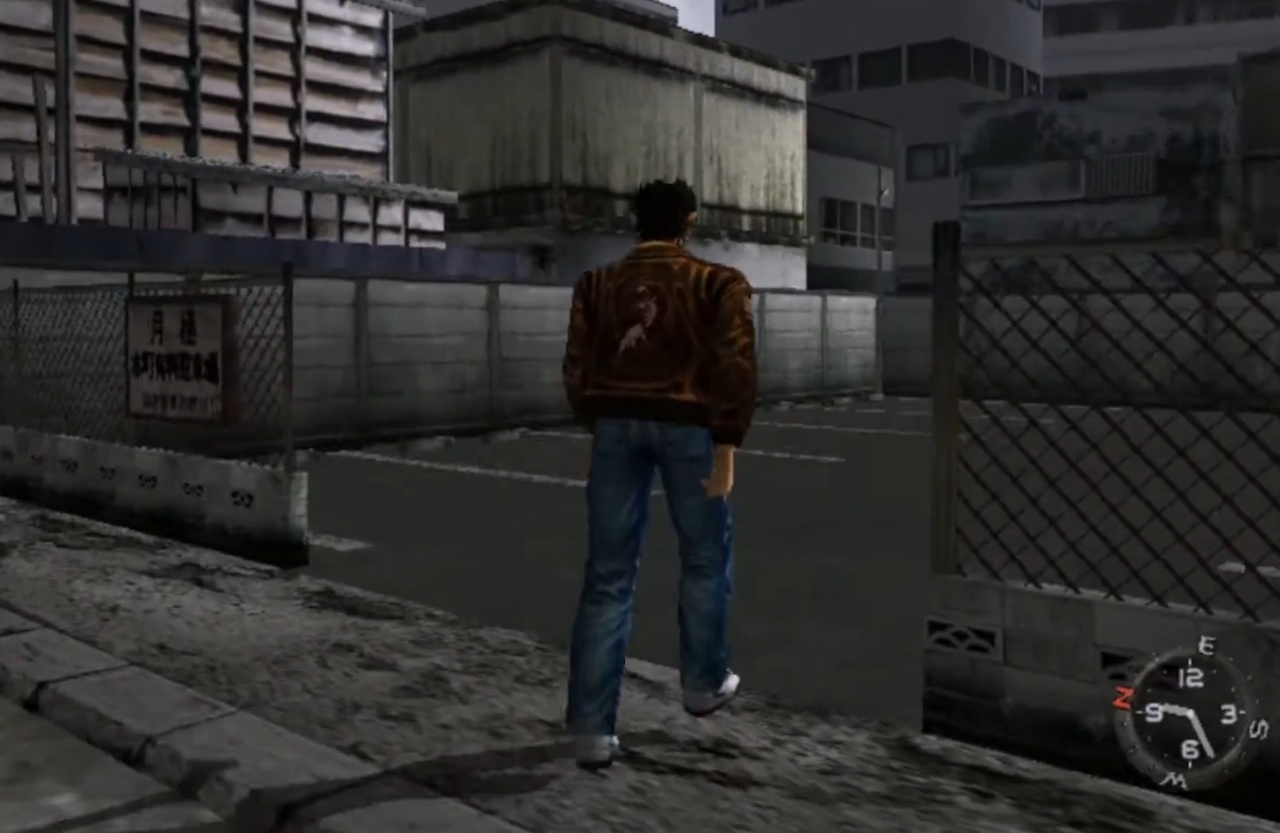Click Ryo's white sneaker
The image size is (1280, 833).
(715, 692)
